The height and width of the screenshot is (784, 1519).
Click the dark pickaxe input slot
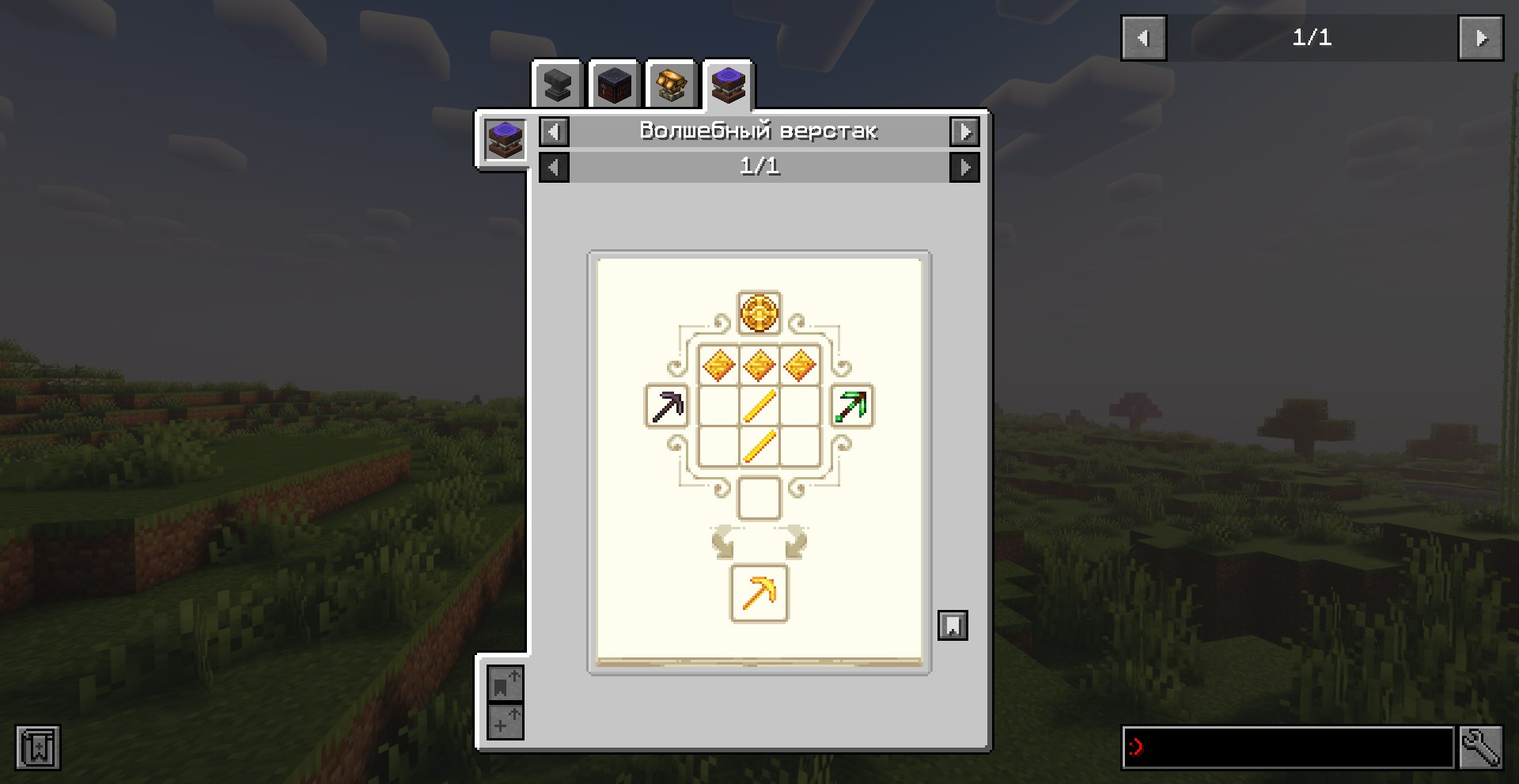pos(667,407)
